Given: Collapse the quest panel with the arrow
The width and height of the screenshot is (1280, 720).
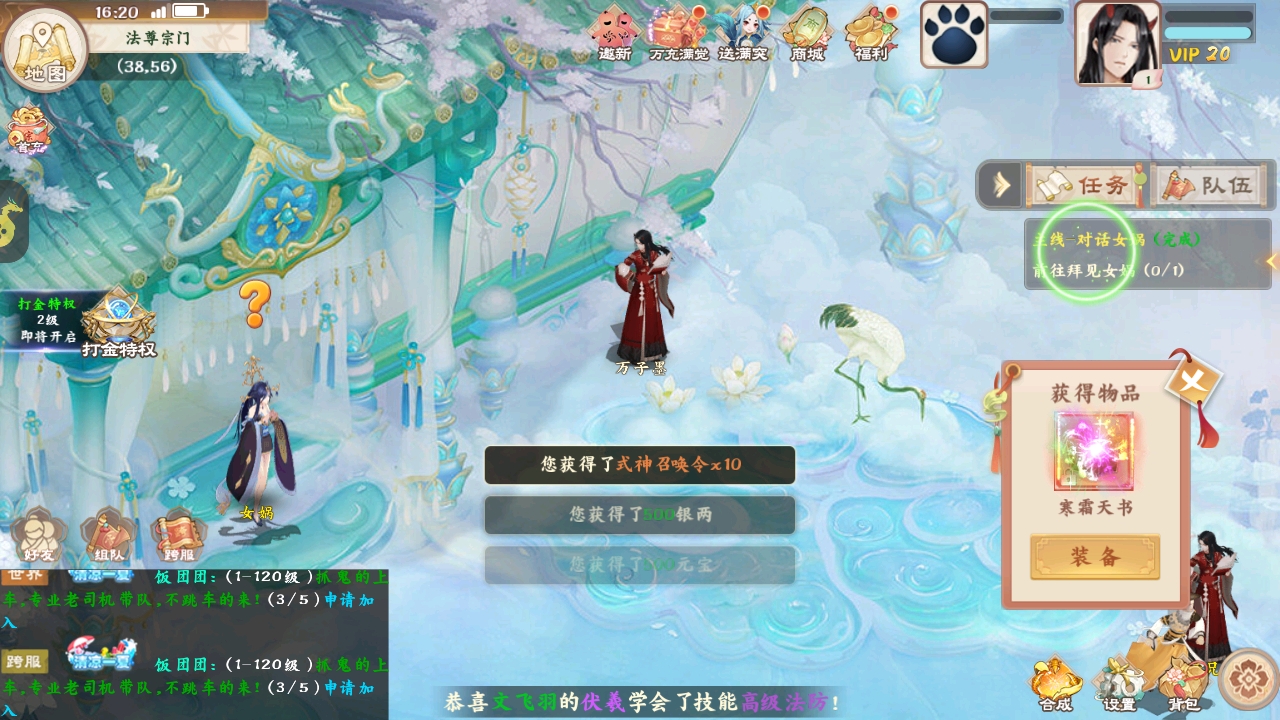Looking at the screenshot, I should coord(1001,185).
